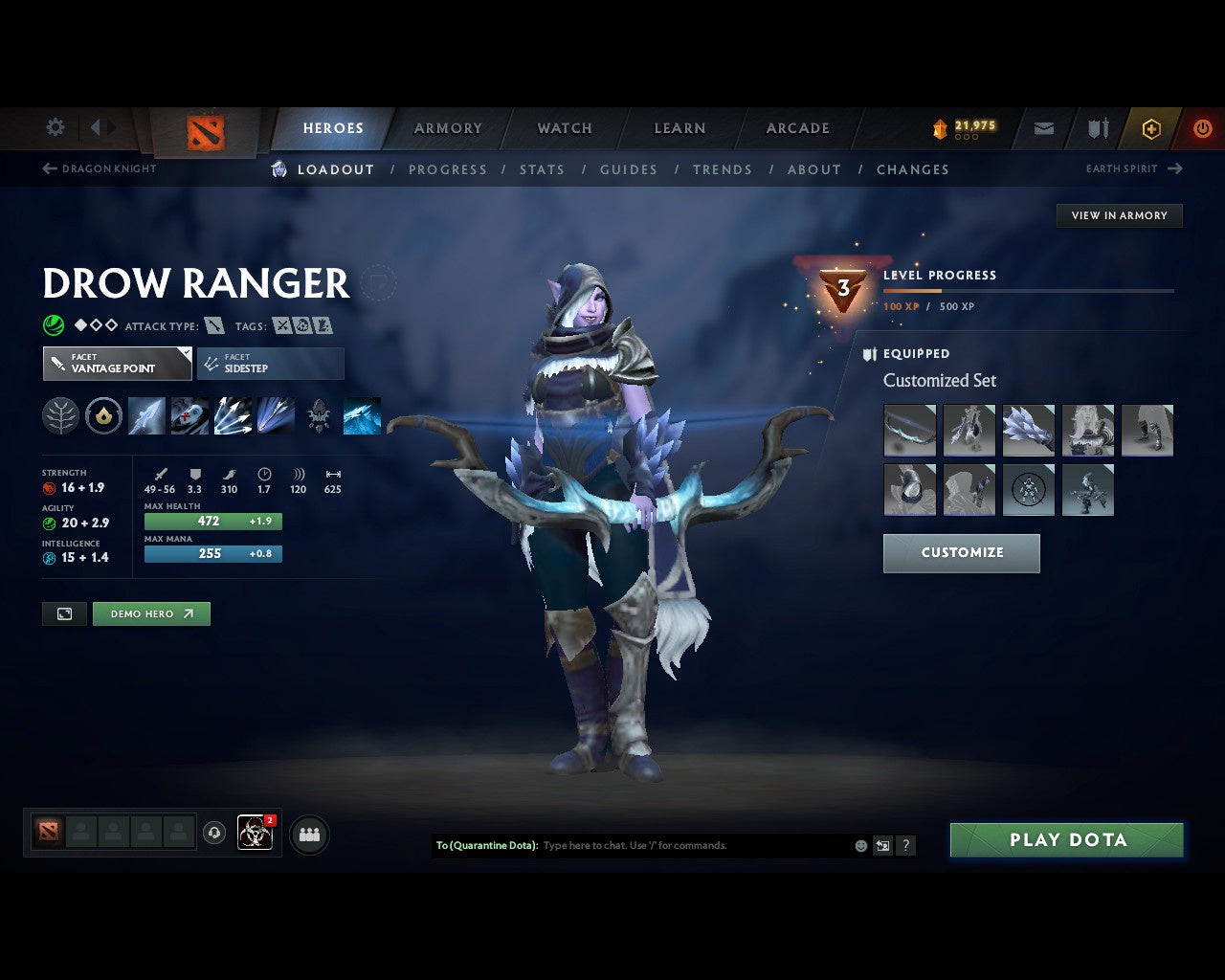This screenshot has height=980, width=1225.
Task: Click the back arrow to Dragon Knight
Action: tap(48, 168)
